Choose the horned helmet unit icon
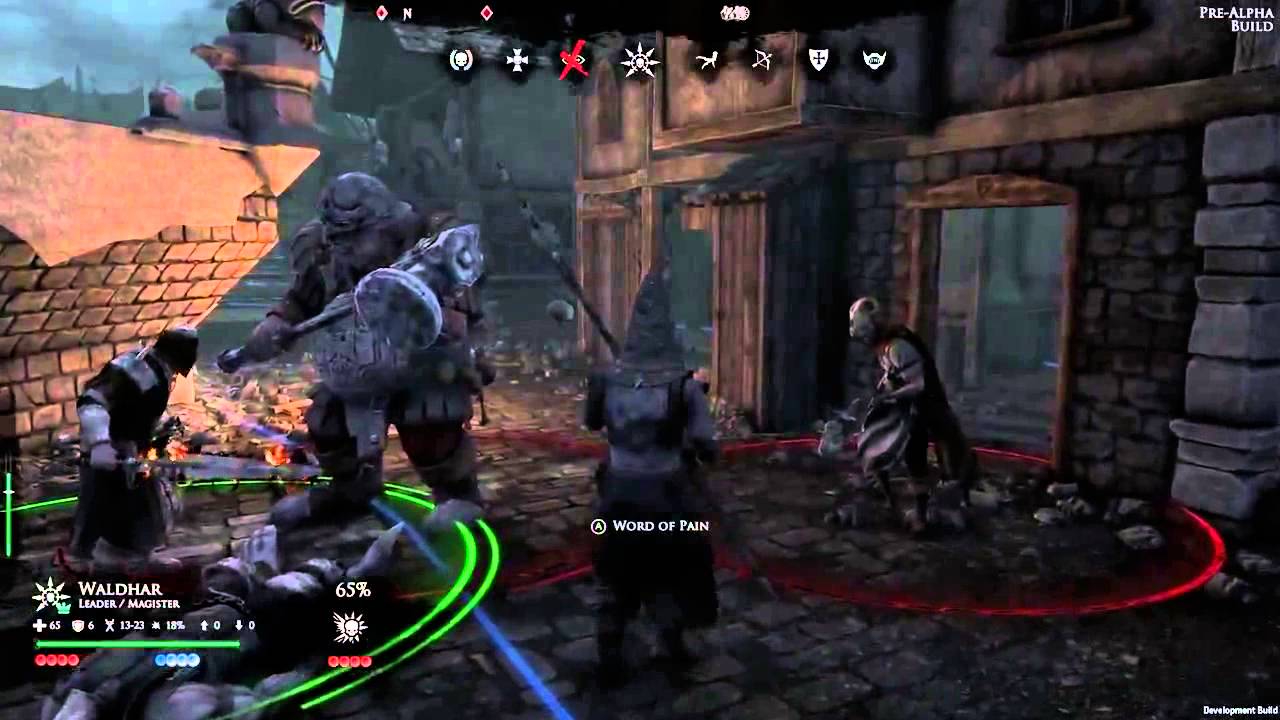 875,61
